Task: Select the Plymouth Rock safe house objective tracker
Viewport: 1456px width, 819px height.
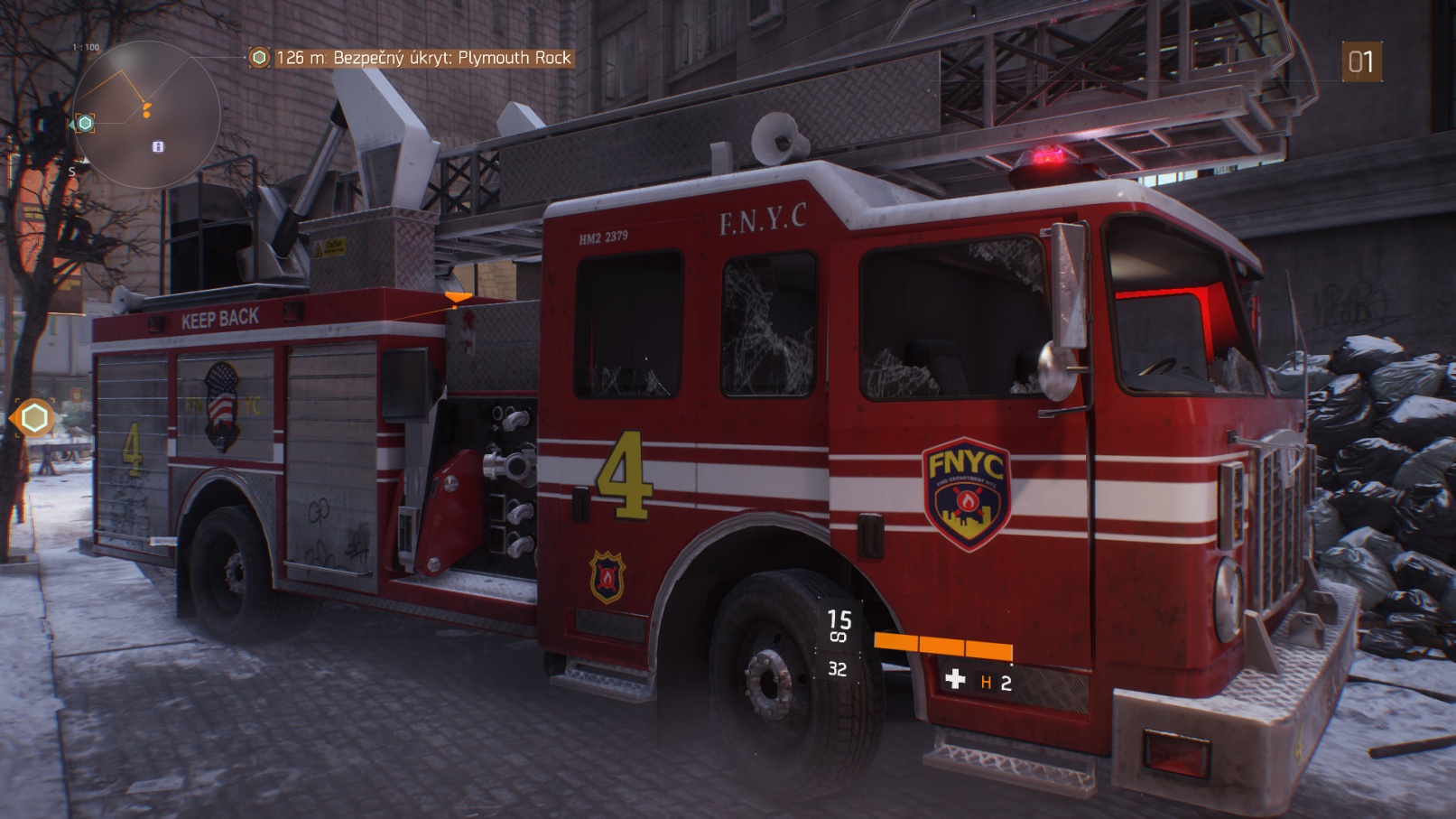Action: pyautogui.click(x=412, y=58)
